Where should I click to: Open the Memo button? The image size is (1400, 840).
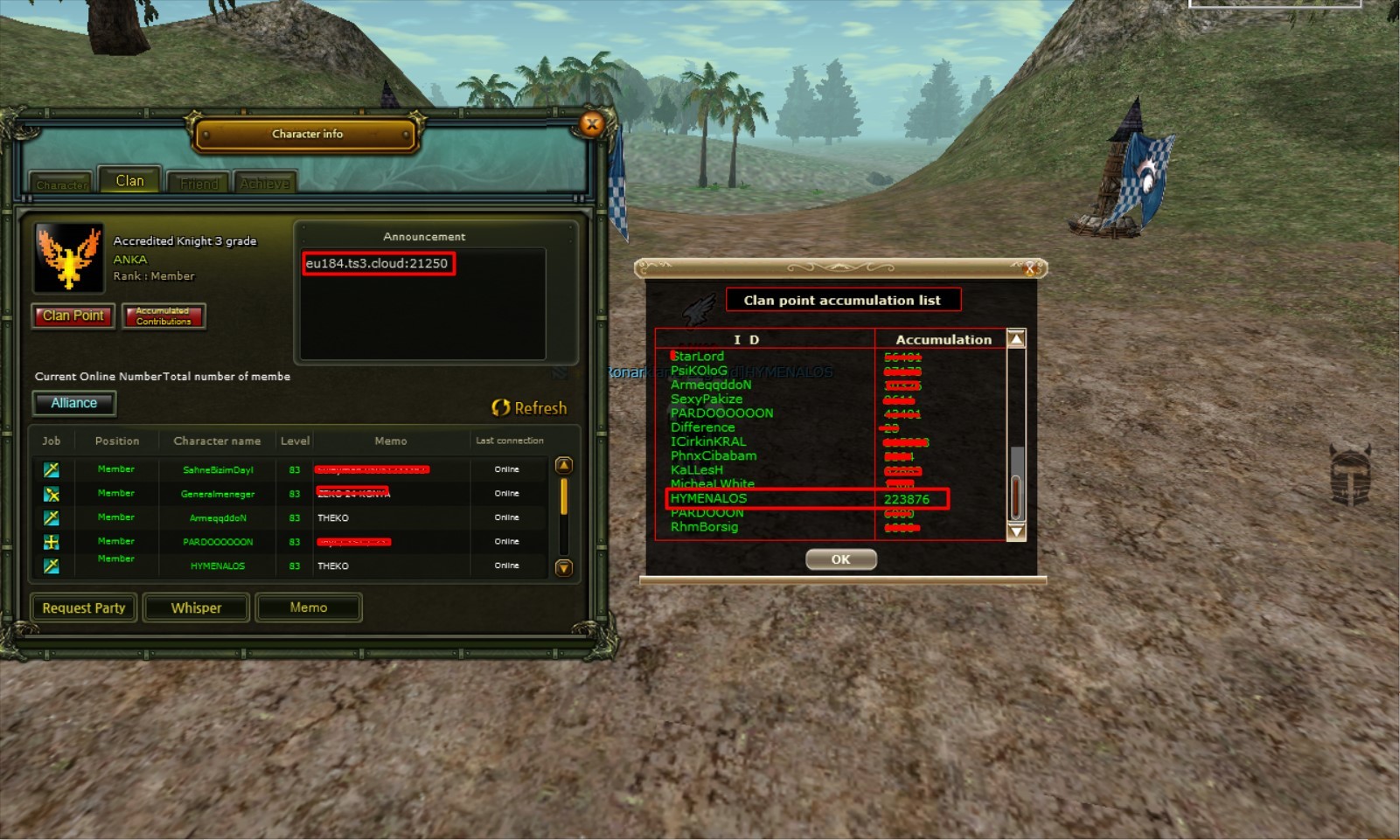(x=308, y=607)
